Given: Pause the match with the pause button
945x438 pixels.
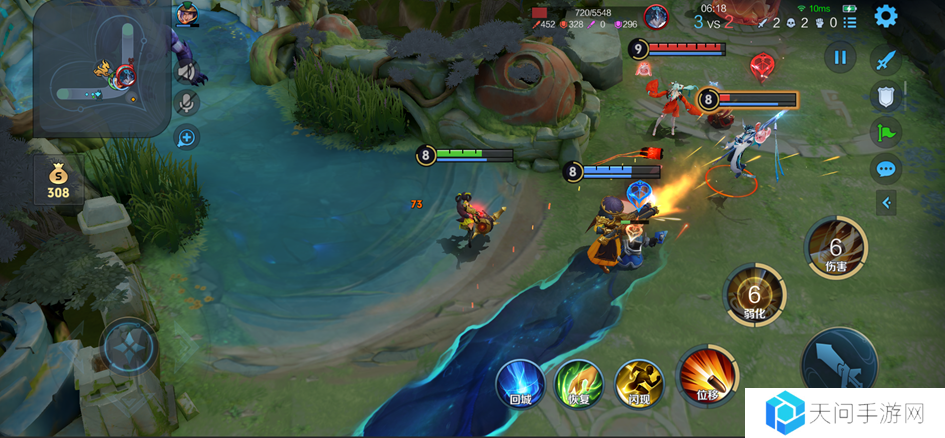Looking at the screenshot, I should [840, 58].
